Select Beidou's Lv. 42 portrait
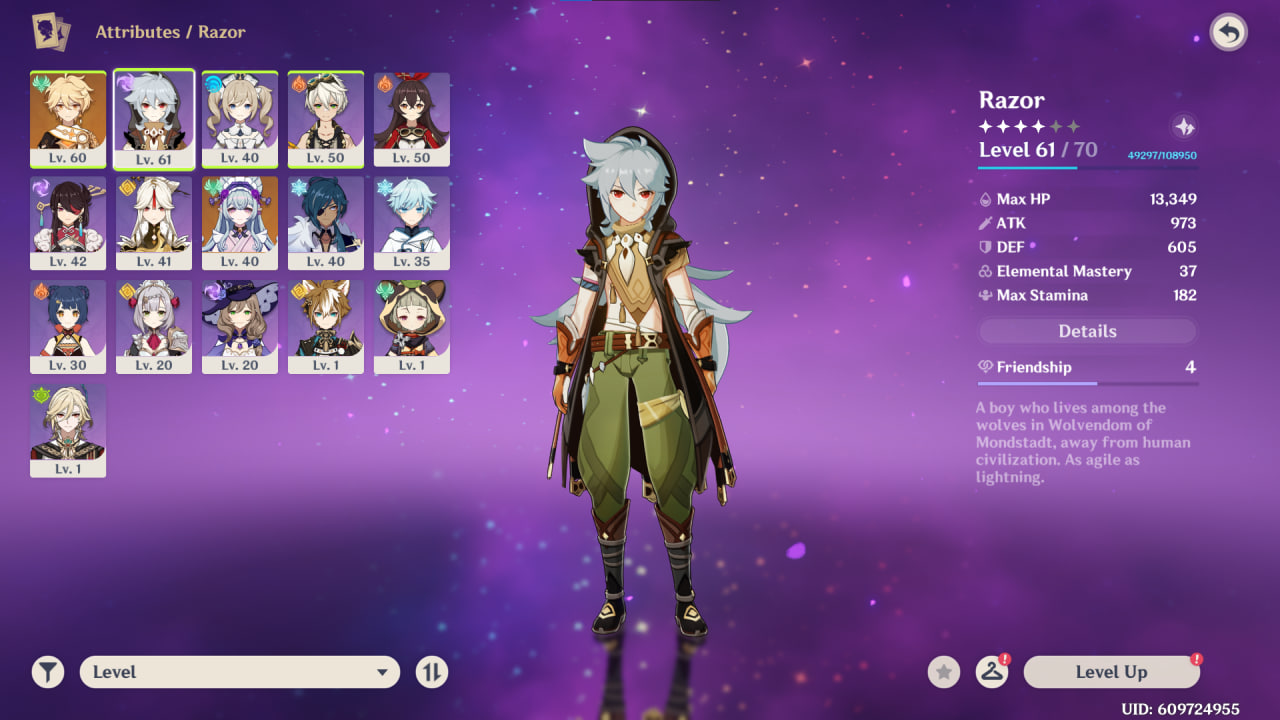 (x=68, y=223)
